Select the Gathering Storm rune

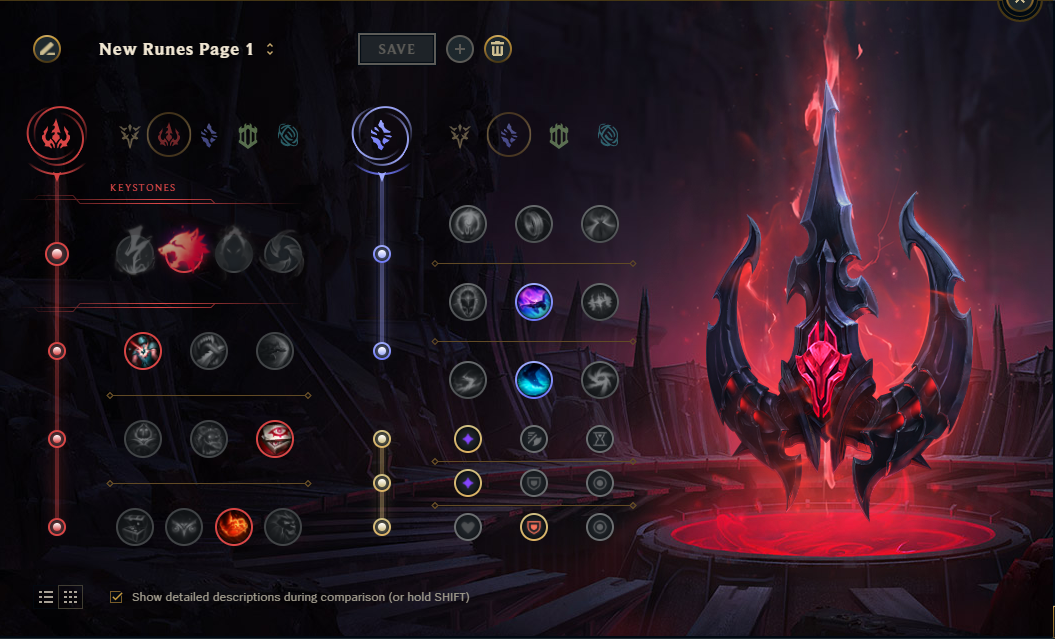(600, 380)
